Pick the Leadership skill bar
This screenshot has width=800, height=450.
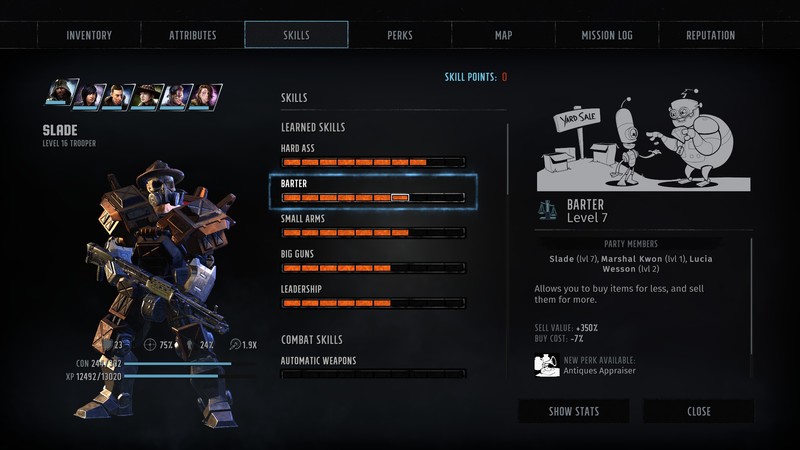point(373,303)
